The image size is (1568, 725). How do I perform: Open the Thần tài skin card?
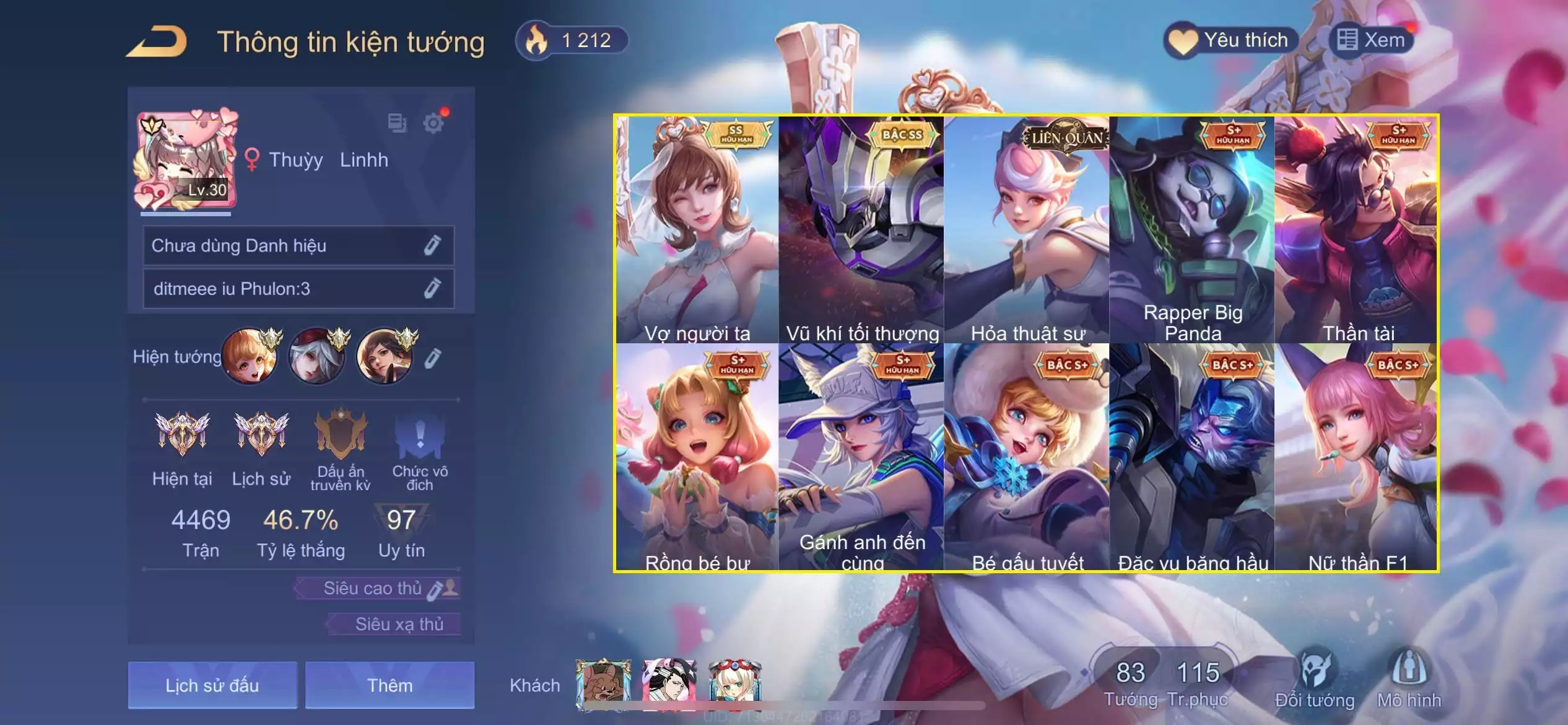pyautogui.click(x=1356, y=229)
